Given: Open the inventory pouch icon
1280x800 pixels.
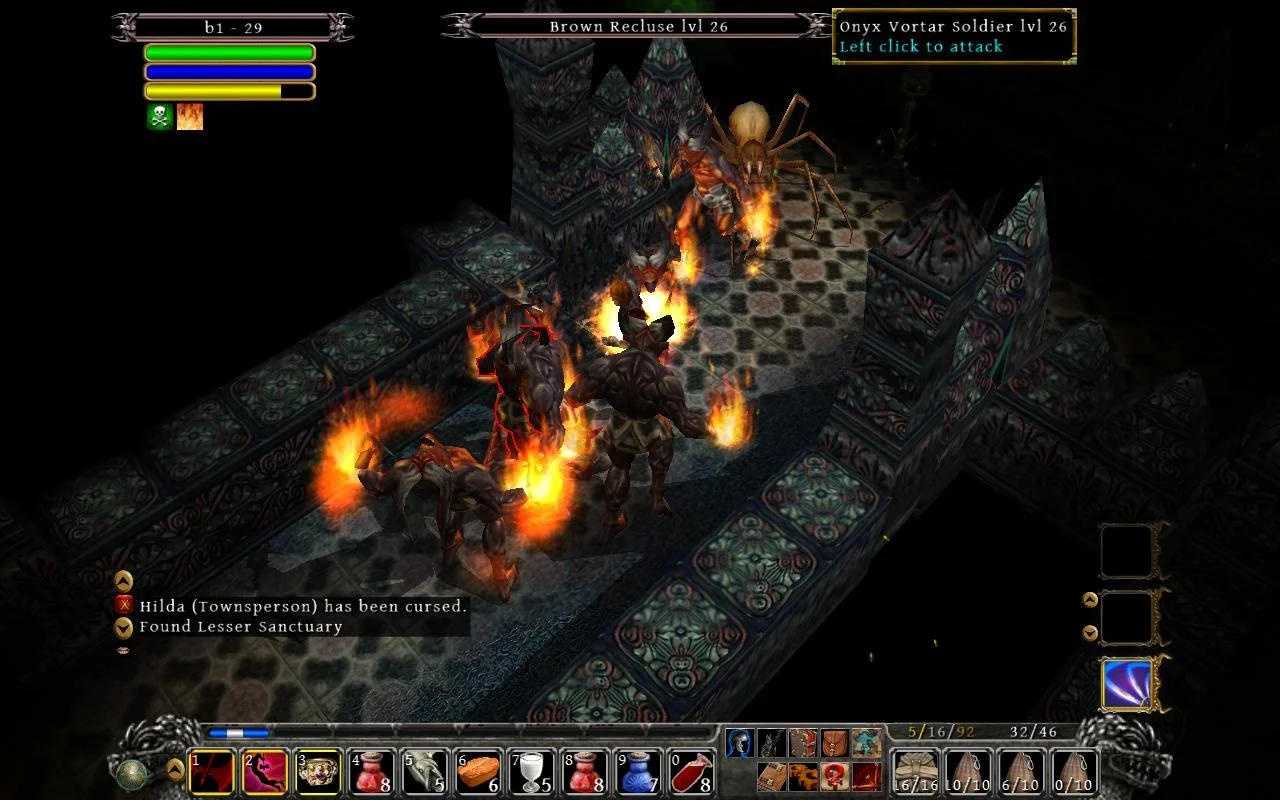Looking at the screenshot, I should 834,742.
